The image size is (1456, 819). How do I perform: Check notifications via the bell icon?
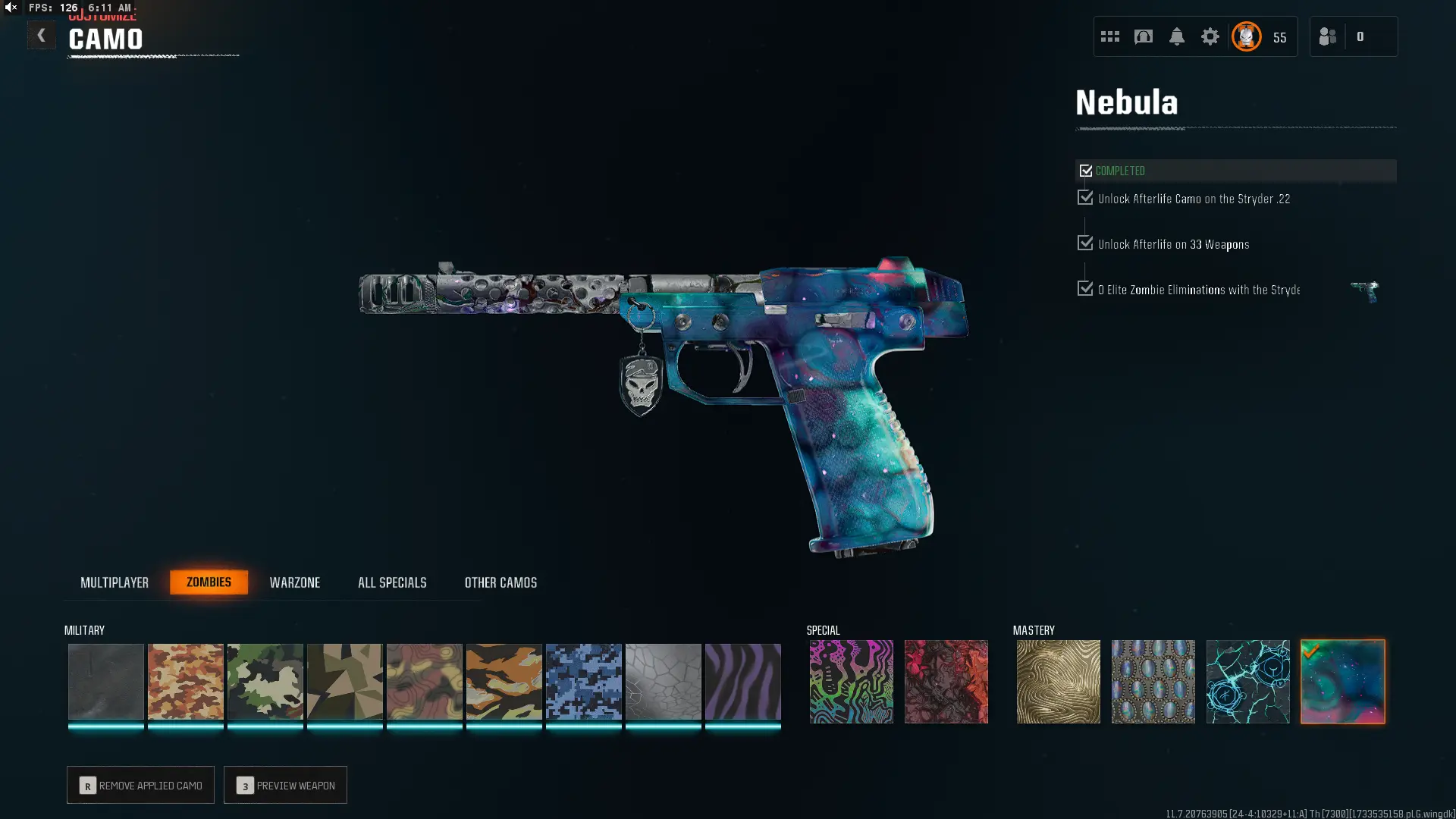[x=1176, y=36]
